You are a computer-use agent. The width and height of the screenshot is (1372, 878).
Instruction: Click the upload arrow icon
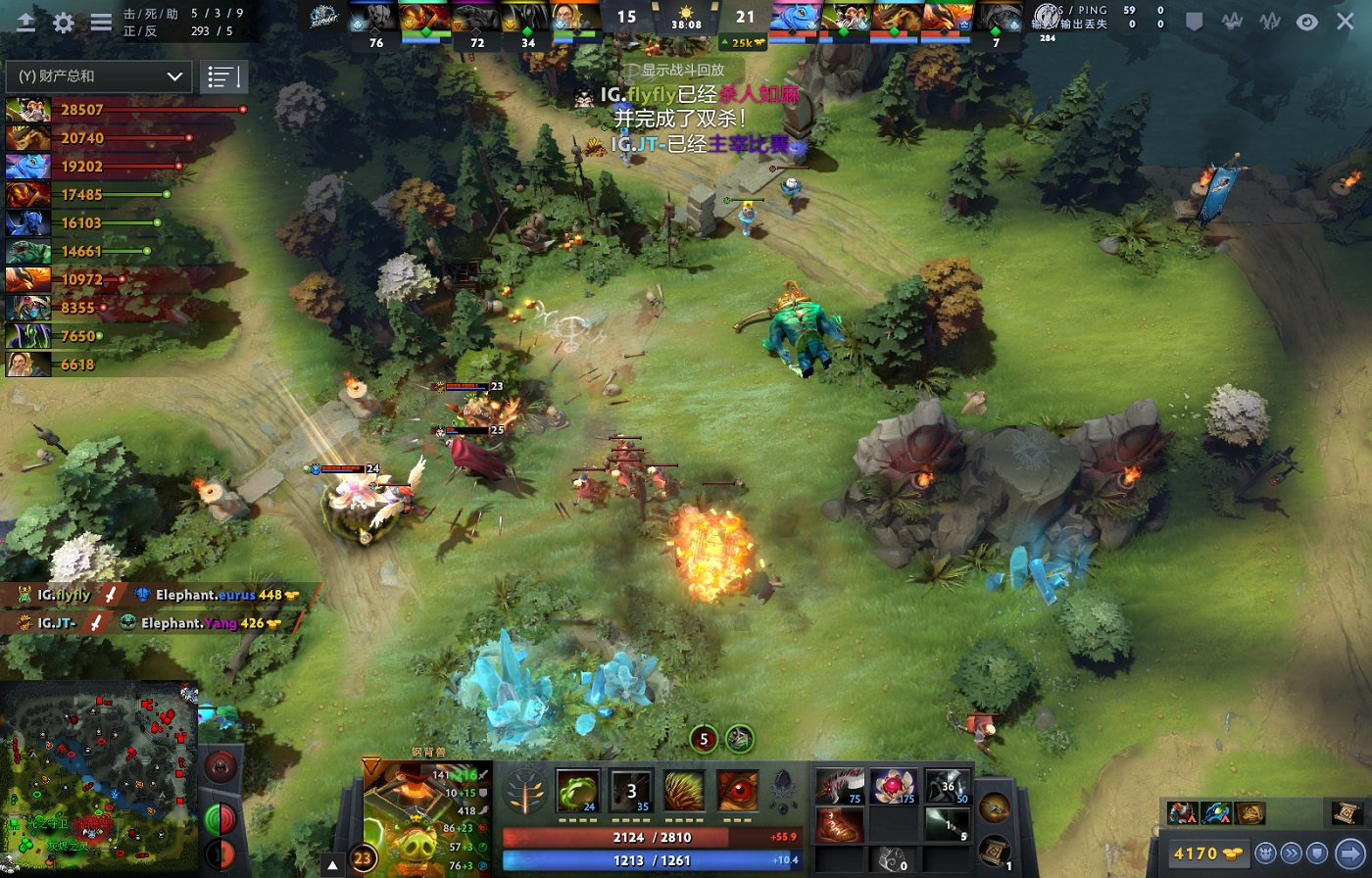pos(26,24)
